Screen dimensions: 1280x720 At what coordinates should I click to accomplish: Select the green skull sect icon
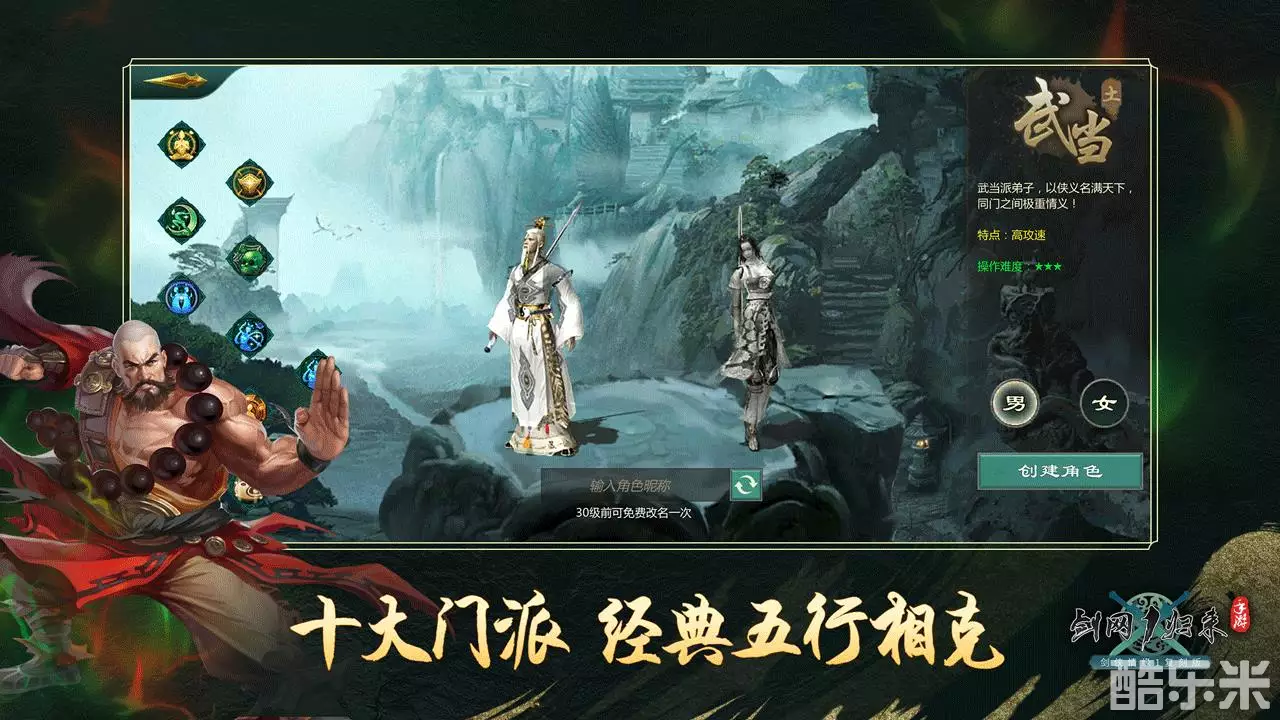[x=249, y=259]
